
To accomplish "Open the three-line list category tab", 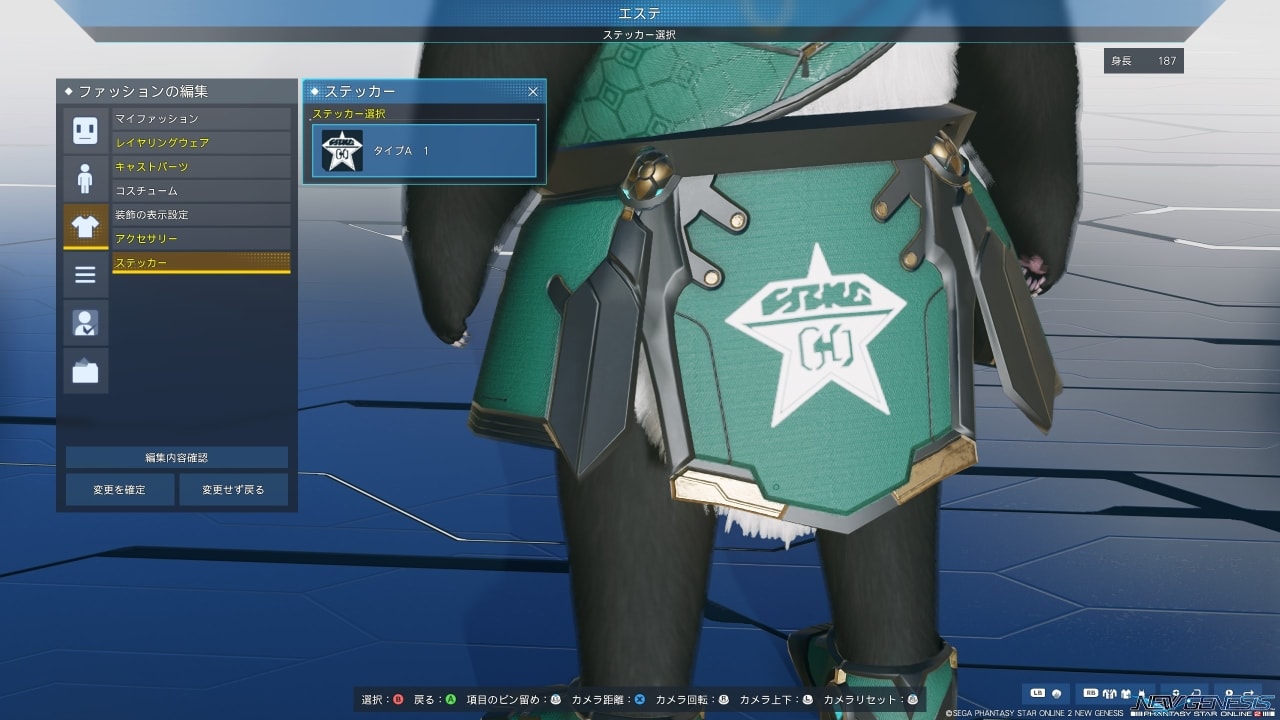I will (85, 275).
